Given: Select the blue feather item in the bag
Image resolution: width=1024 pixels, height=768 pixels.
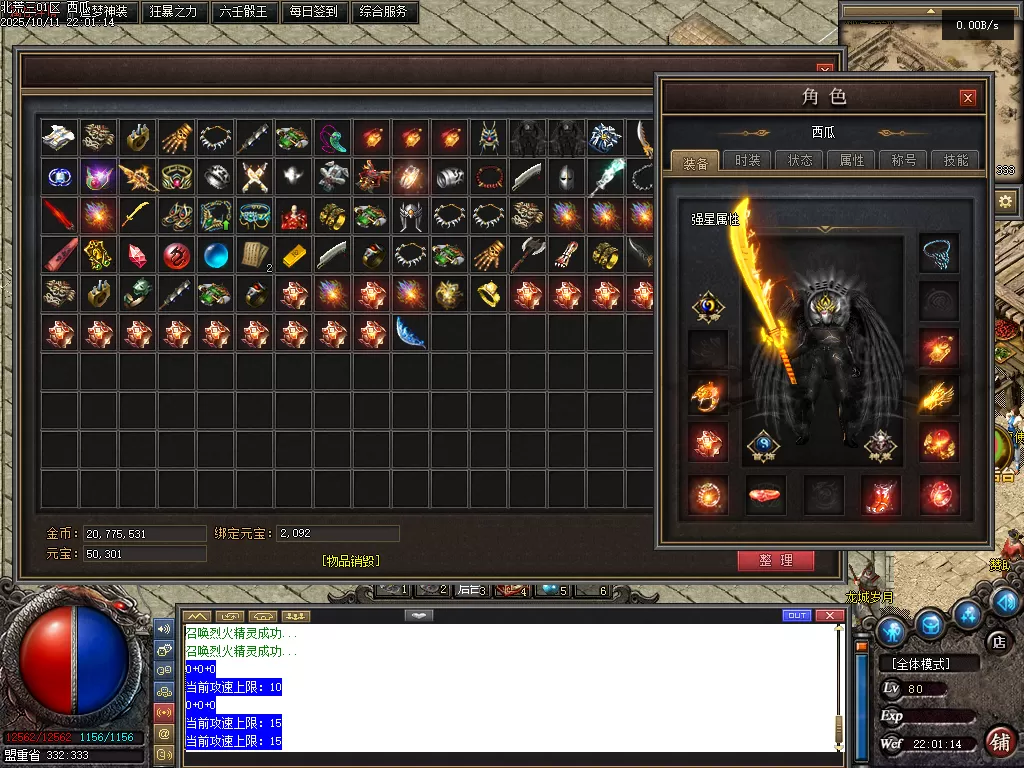Looking at the screenshot, I should 411,331.
